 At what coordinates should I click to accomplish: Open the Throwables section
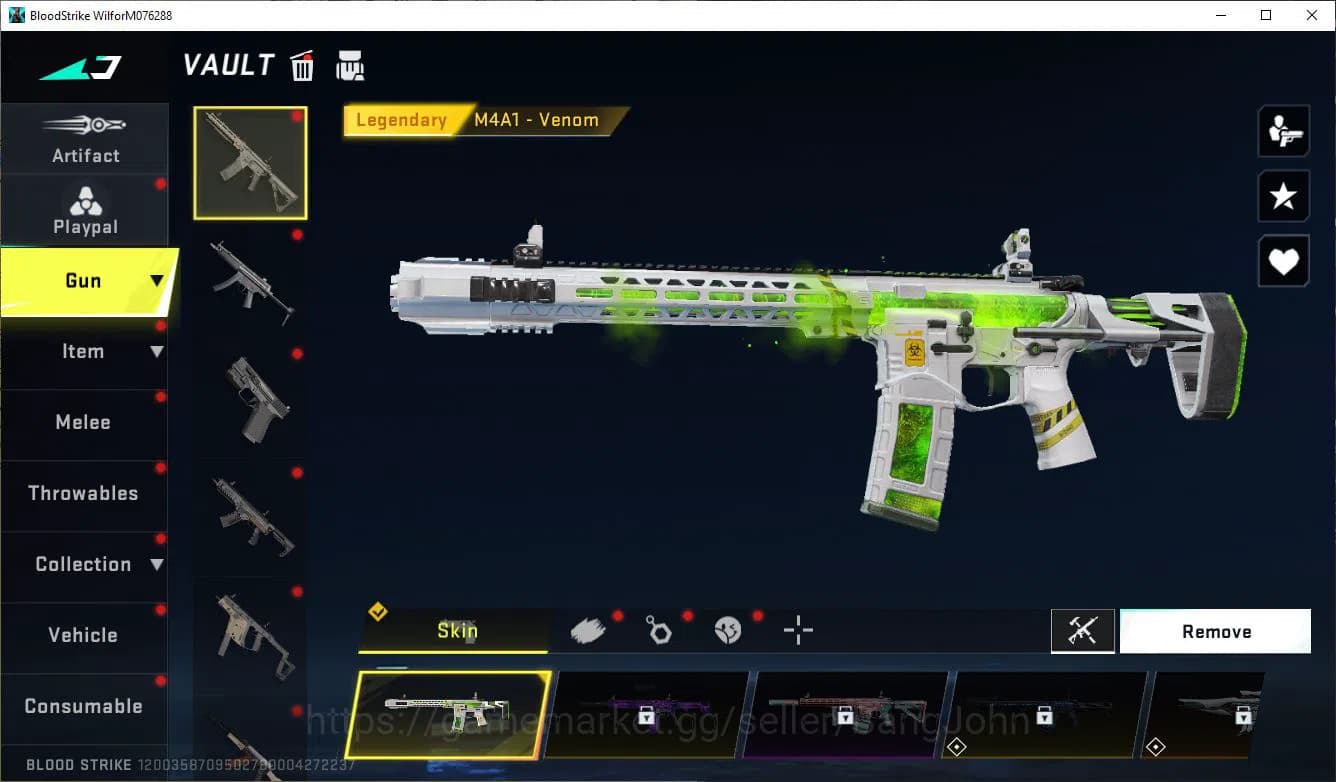click(85, 493)
